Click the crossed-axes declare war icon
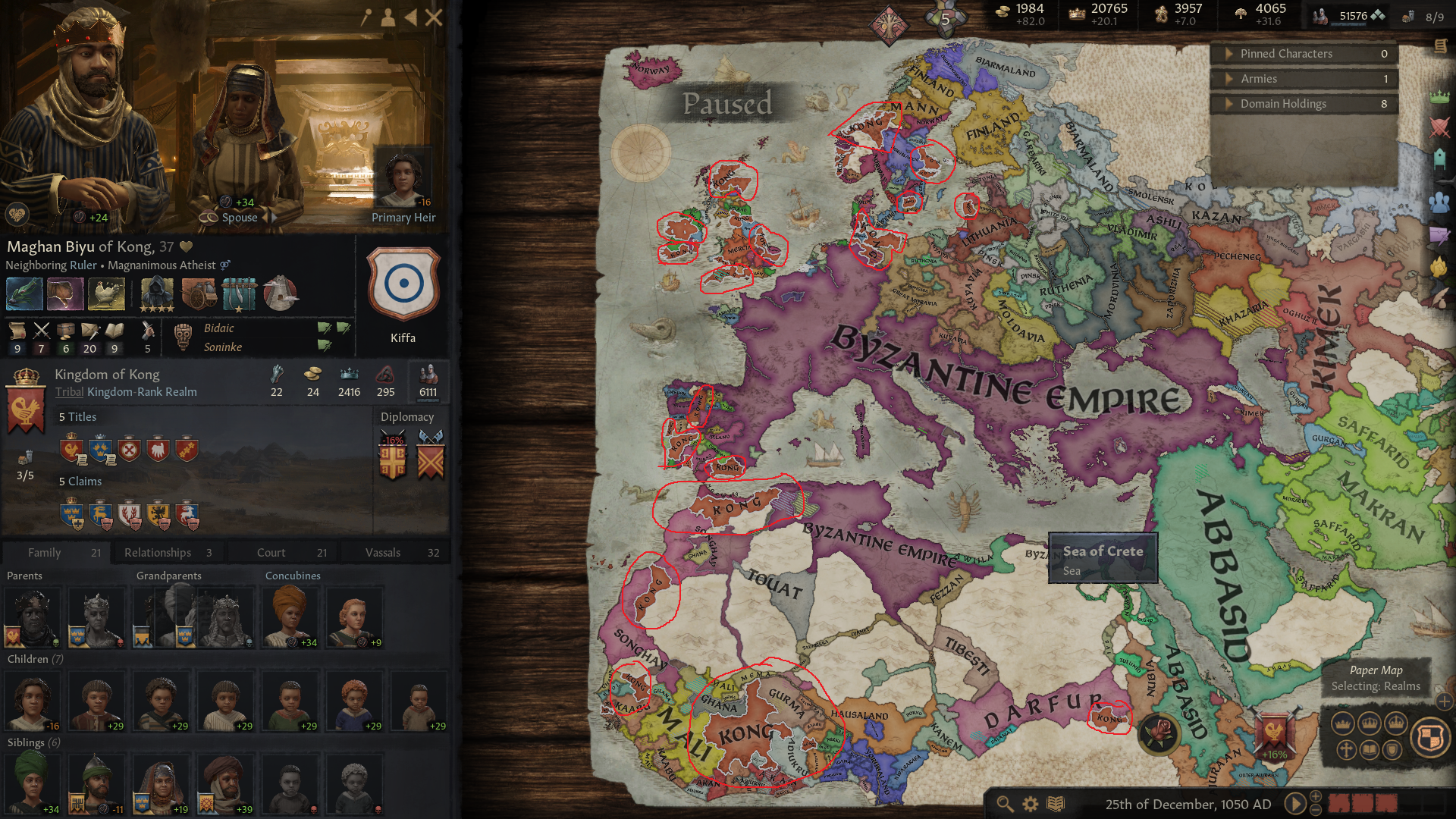This screenshot has width=1456, height=819. (x=430, y=456)
